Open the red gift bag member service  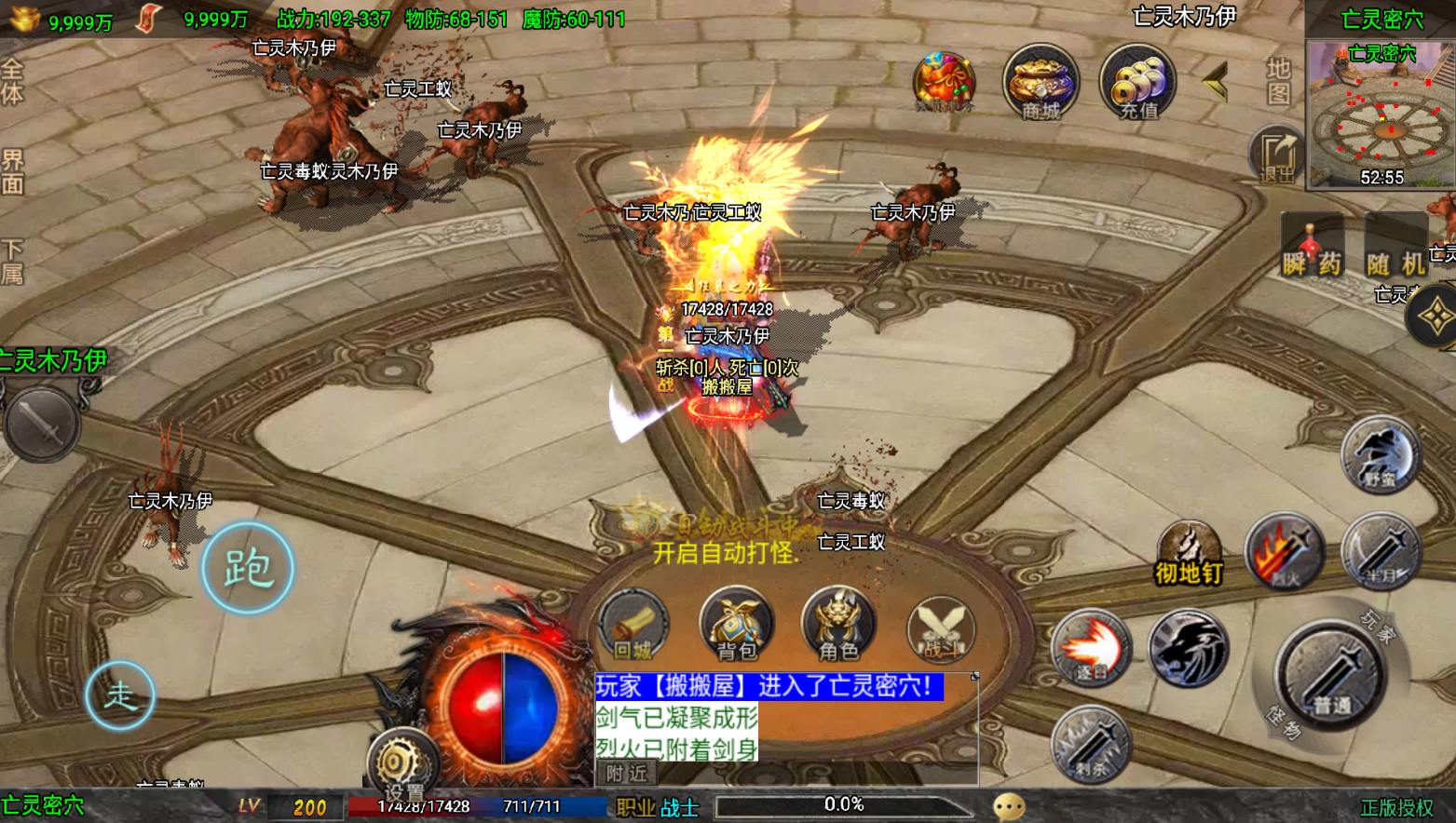point(944,82)
